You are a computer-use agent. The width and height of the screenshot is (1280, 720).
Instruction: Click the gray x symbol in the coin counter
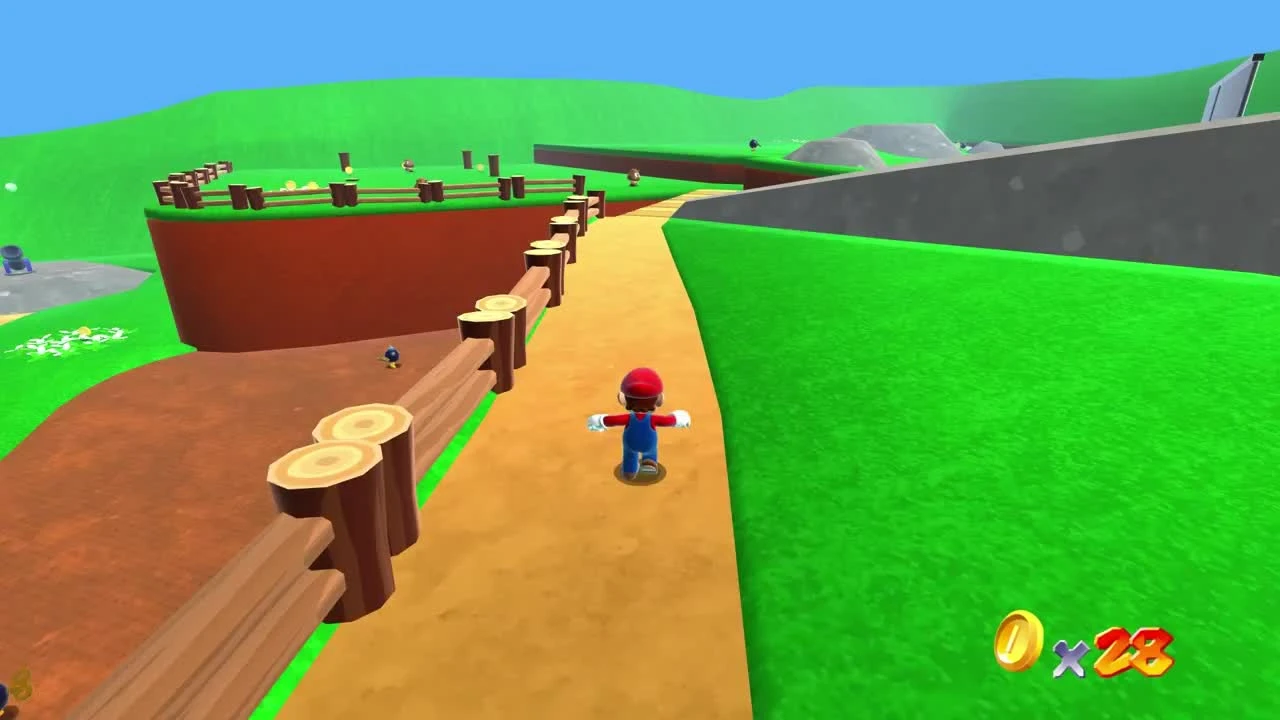(1070, 660)
